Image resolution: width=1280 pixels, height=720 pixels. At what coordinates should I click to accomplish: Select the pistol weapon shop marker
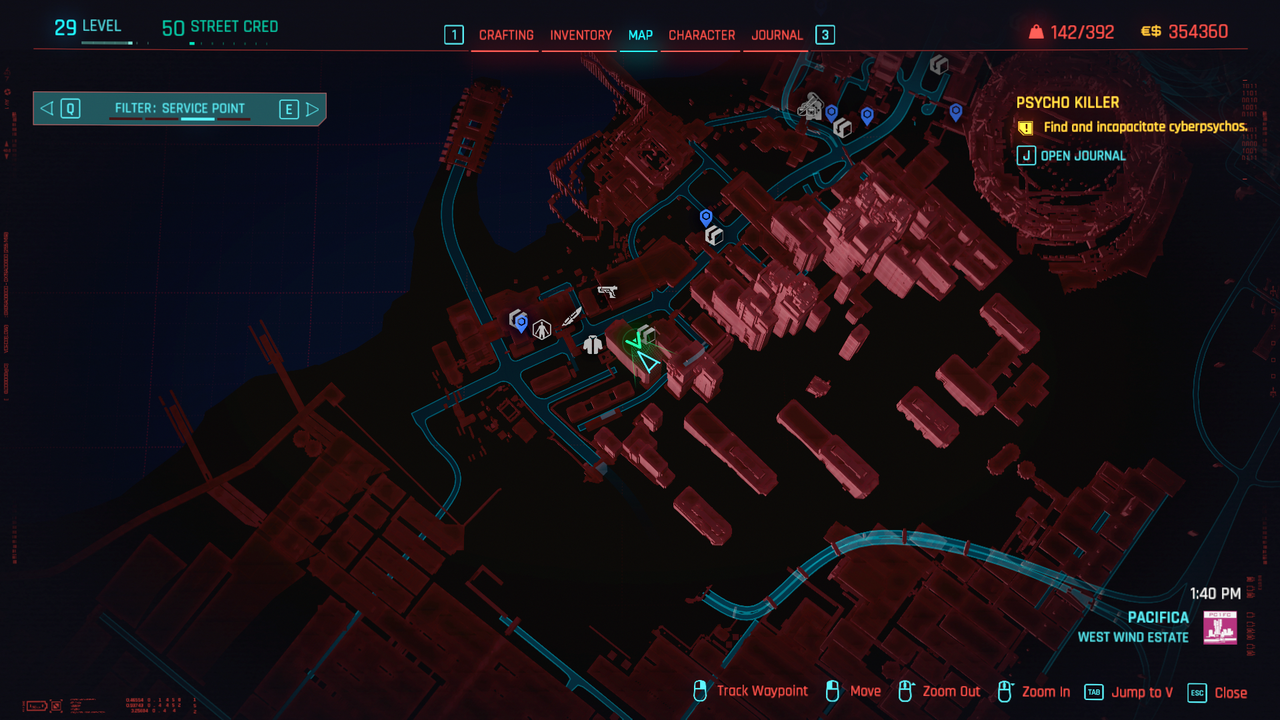(x=607, y=292)
